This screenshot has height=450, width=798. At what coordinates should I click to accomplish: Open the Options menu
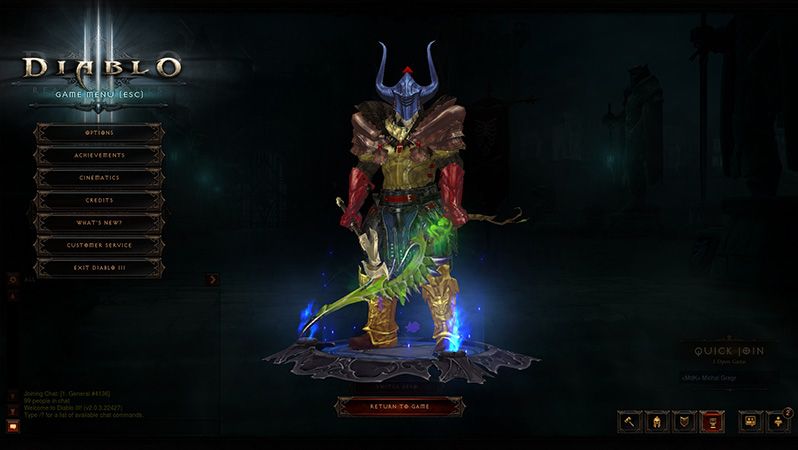pos(99,133)
